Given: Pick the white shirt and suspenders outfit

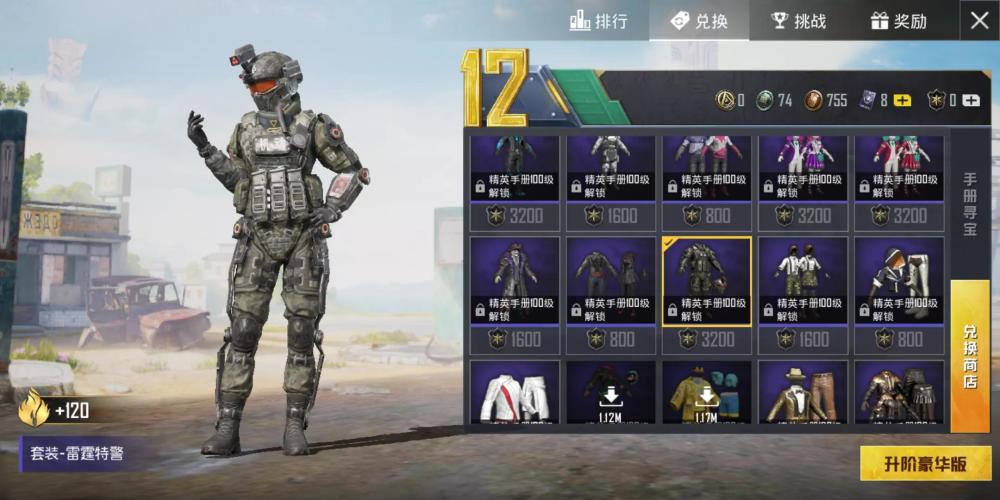Looking at the screenshot, I should pos(803,281).
